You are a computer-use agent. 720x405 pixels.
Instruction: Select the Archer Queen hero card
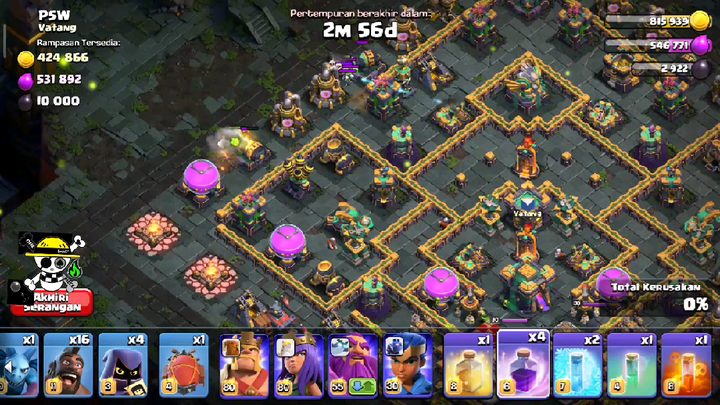(298, 367)
